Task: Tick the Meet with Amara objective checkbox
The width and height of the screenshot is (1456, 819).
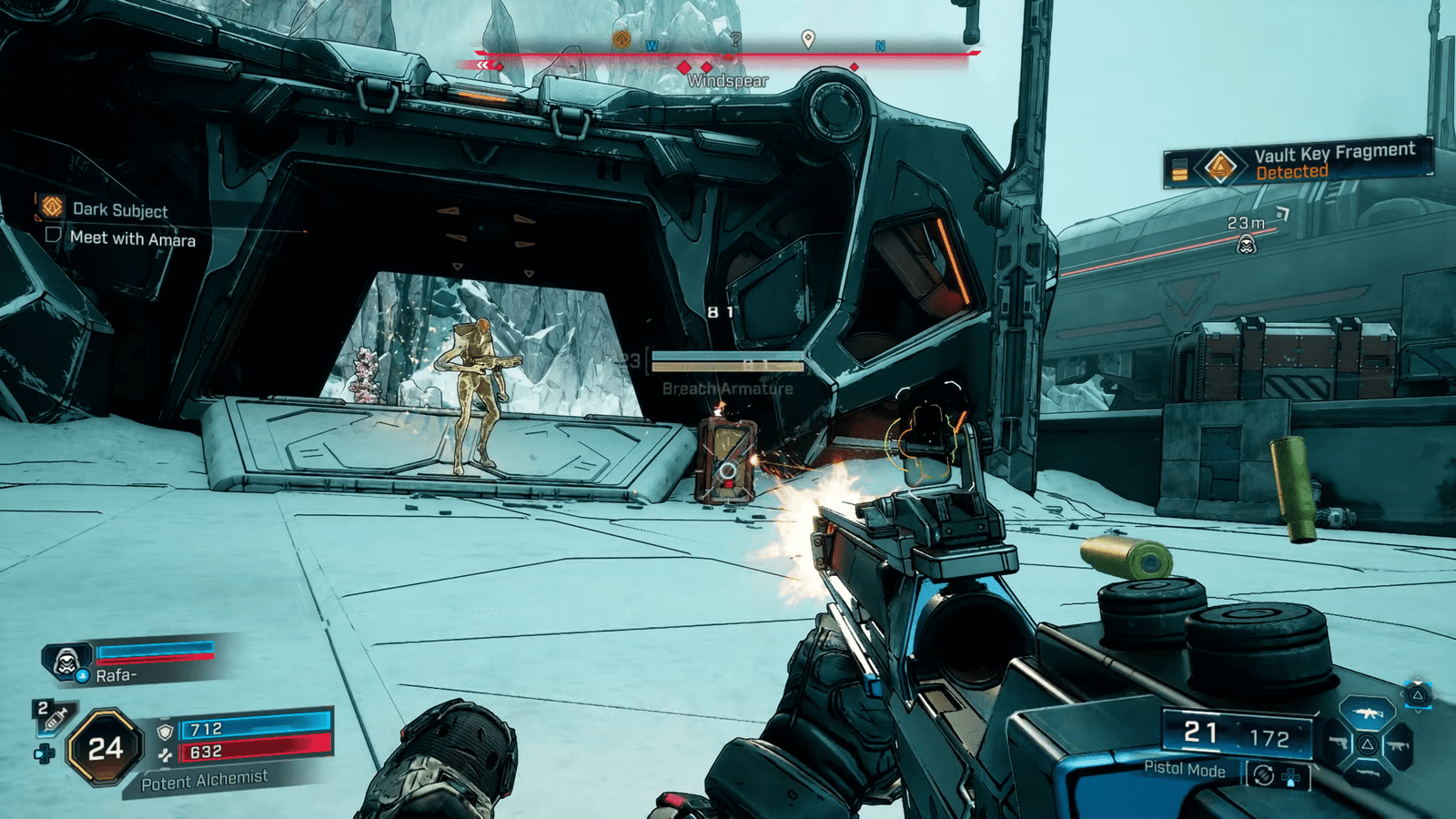Action: (x=53, y=236)
